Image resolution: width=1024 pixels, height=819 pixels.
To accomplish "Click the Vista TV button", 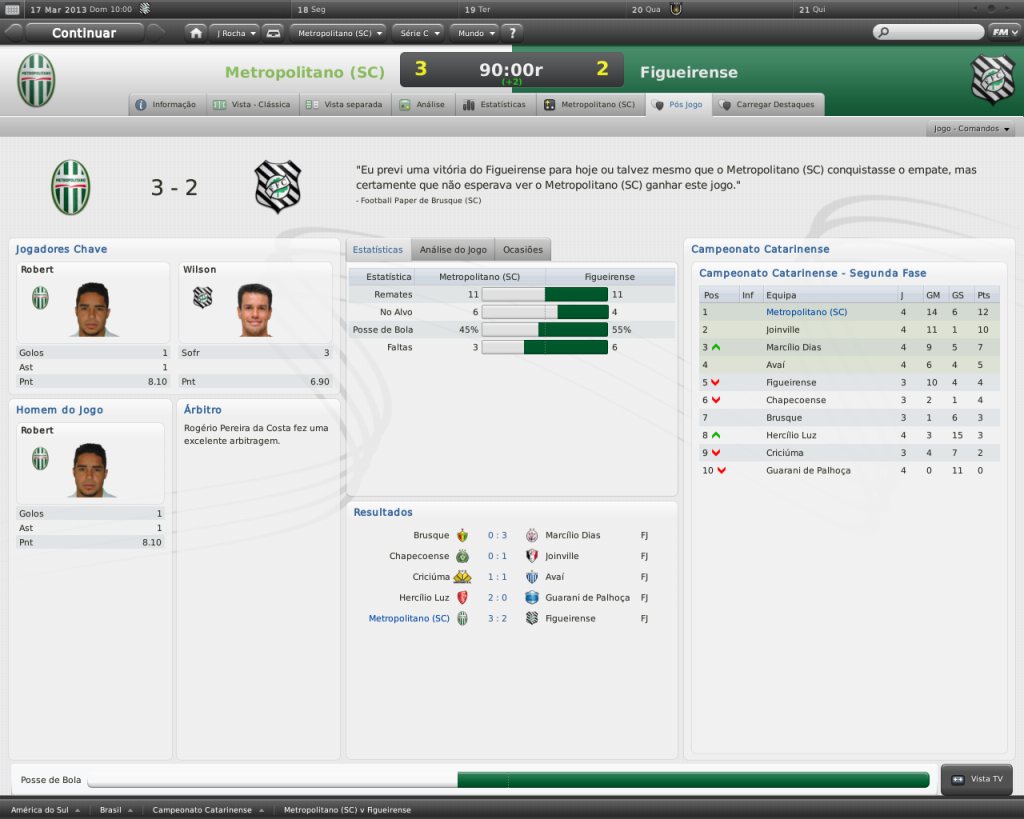I will (977, 779).
